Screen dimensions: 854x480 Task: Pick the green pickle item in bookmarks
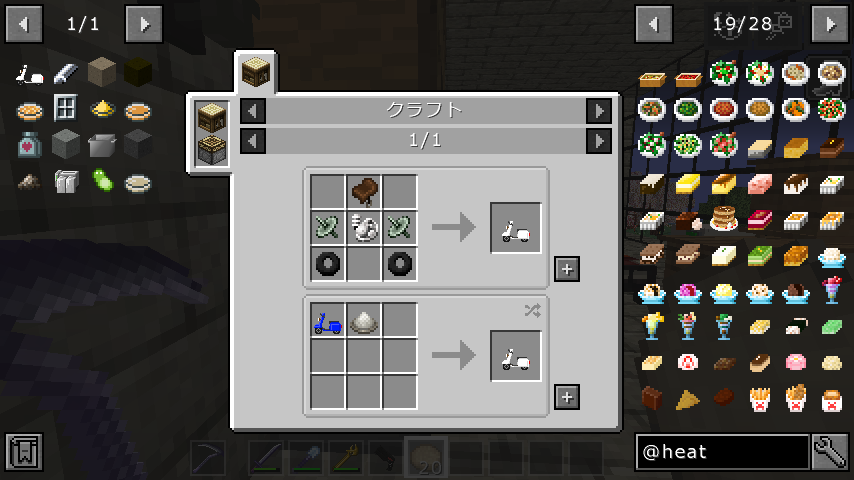click(102, 181)
